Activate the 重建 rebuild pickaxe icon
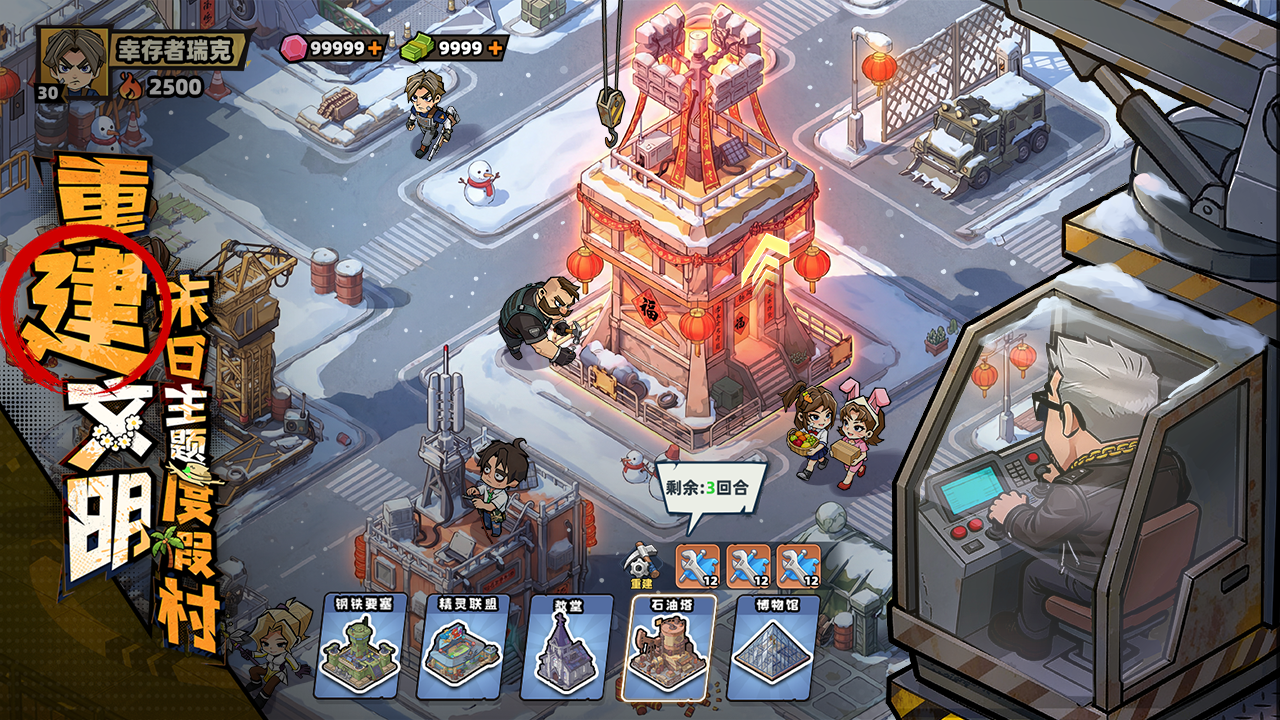The height and width of the screenshot is (720, 1280). (641, 567)
